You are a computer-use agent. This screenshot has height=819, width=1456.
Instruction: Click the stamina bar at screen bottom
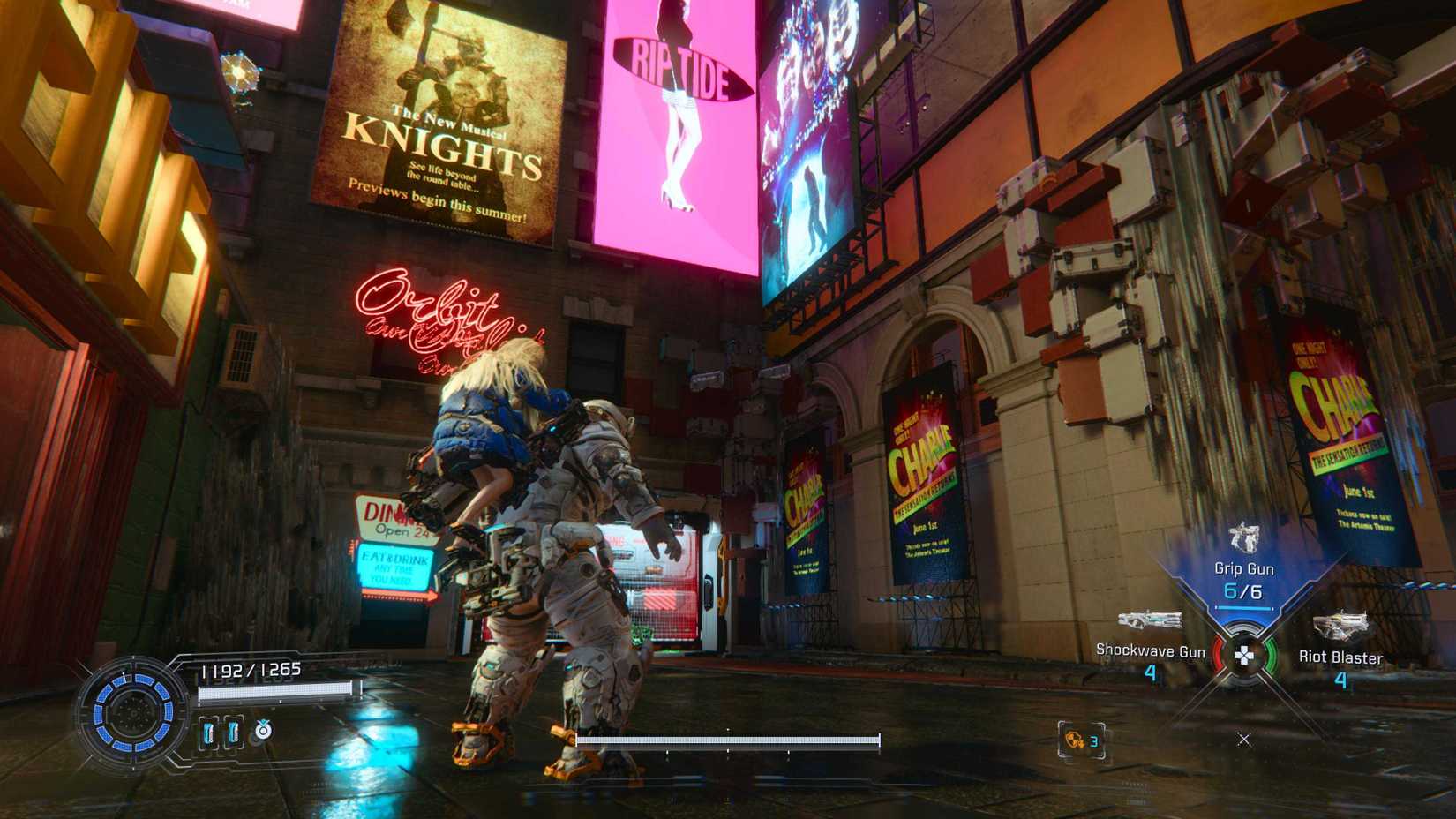click(728, 741)
